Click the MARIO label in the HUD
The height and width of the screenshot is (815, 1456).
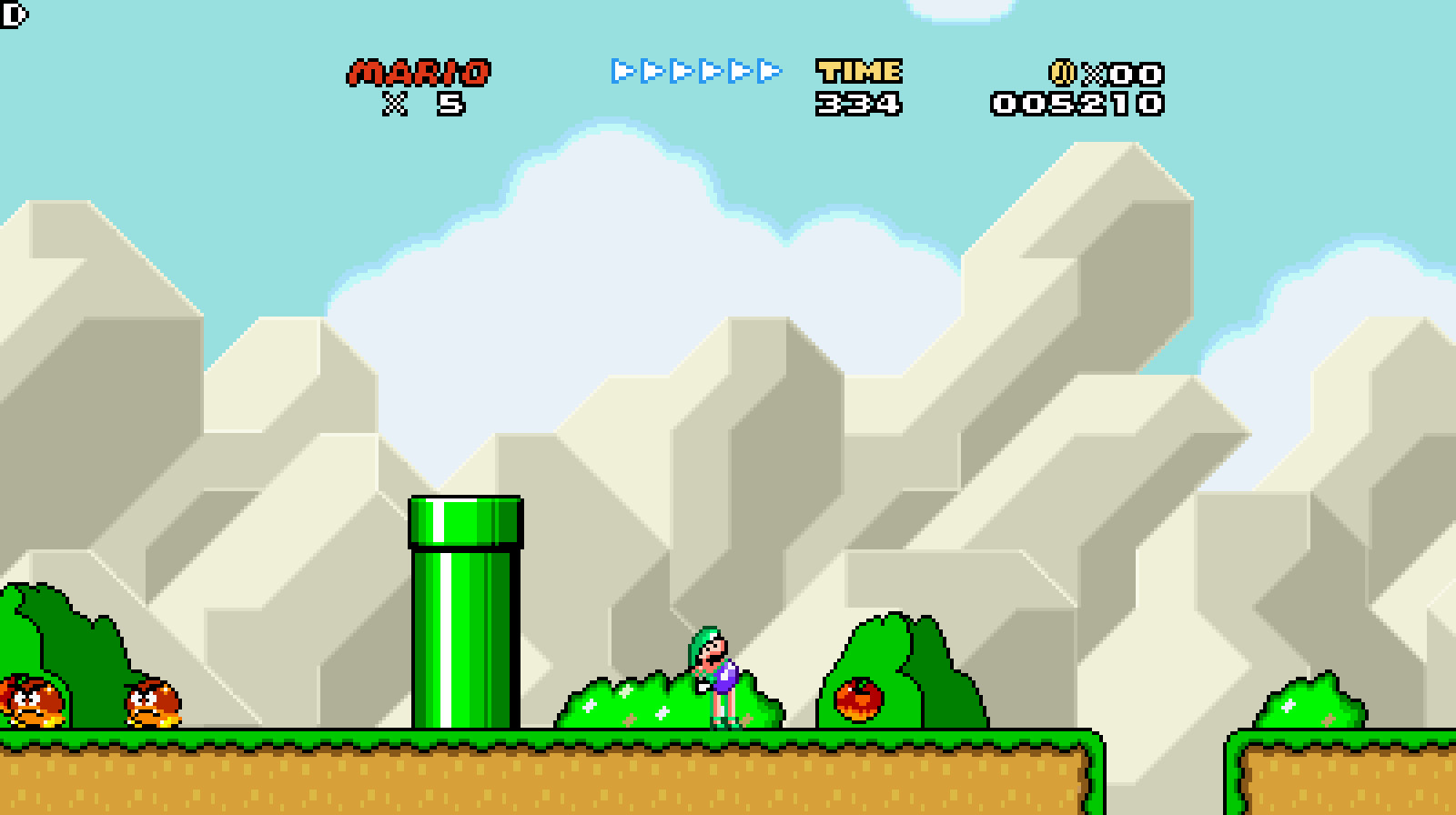coord(420,71)
